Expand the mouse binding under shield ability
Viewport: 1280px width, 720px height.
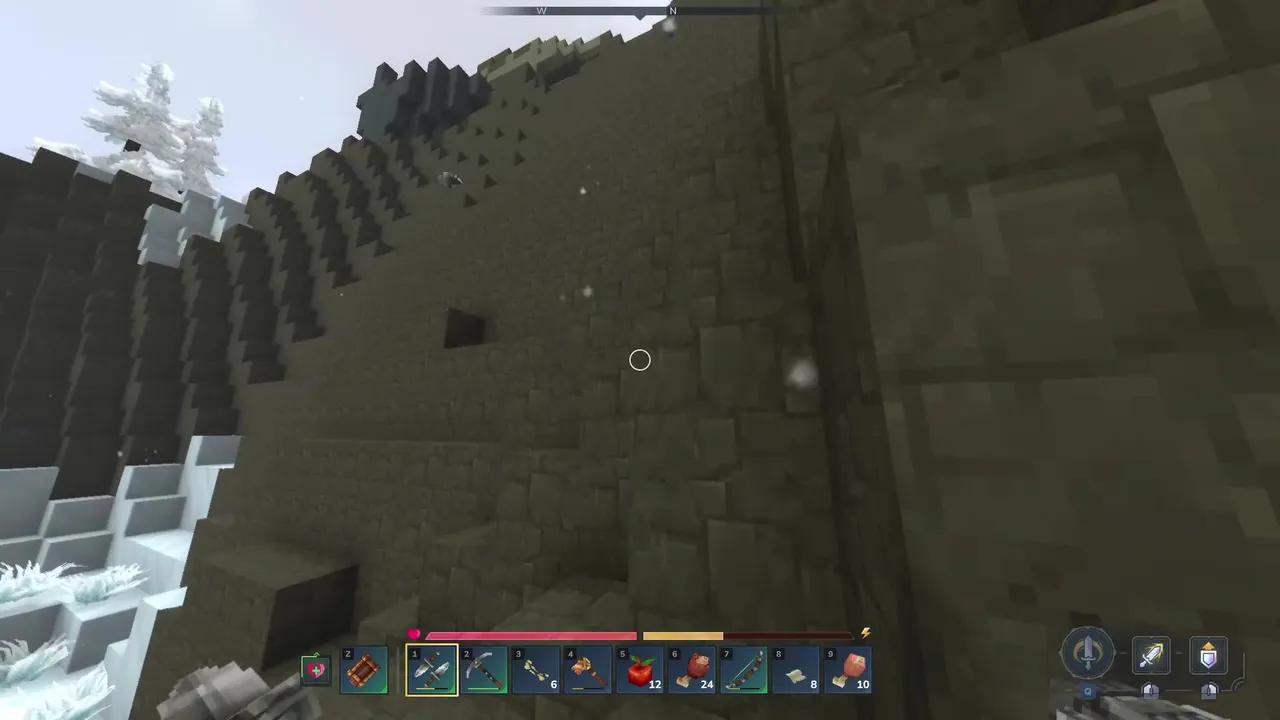[1208, 691]
